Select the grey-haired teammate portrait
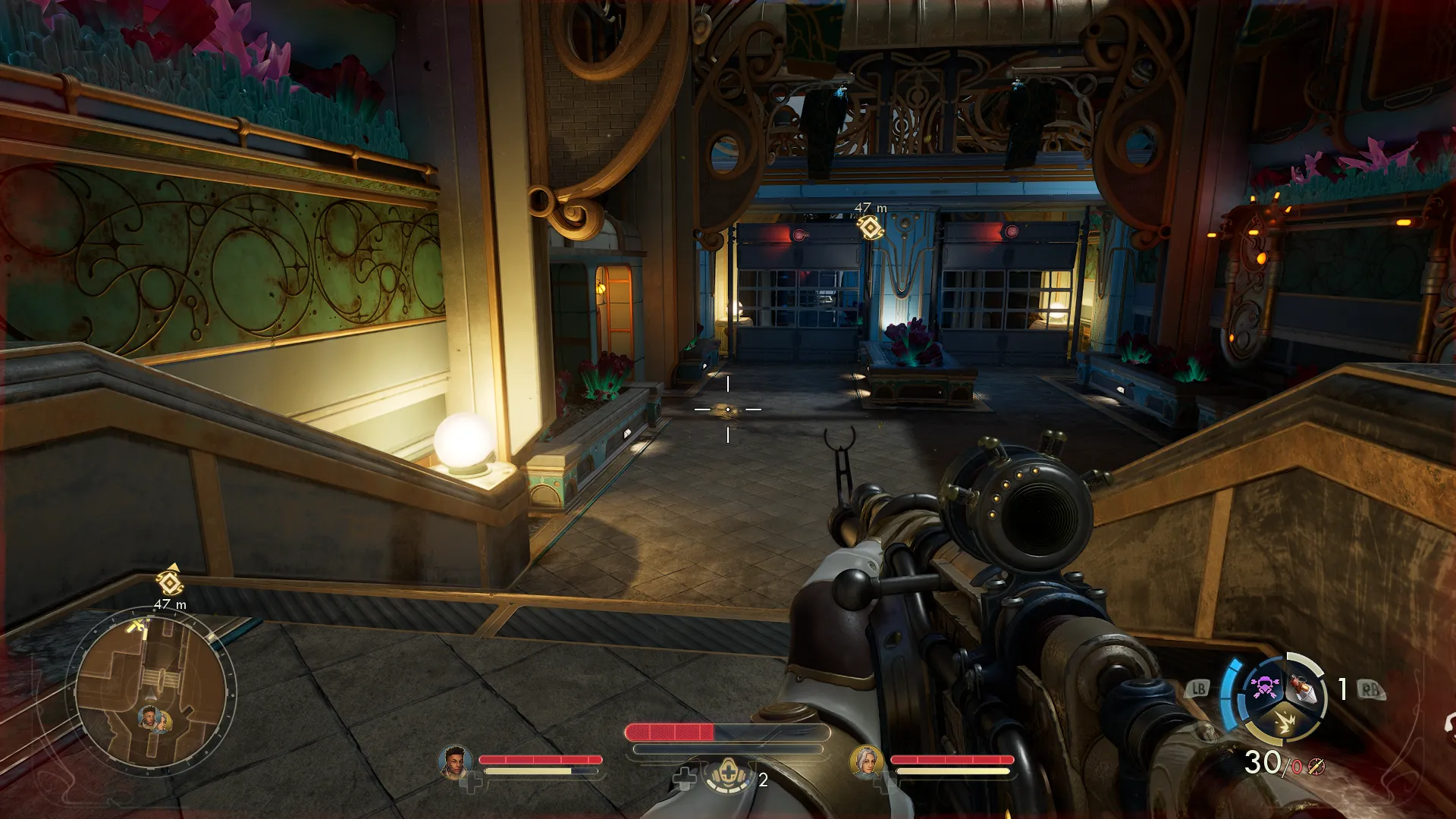 865,761
